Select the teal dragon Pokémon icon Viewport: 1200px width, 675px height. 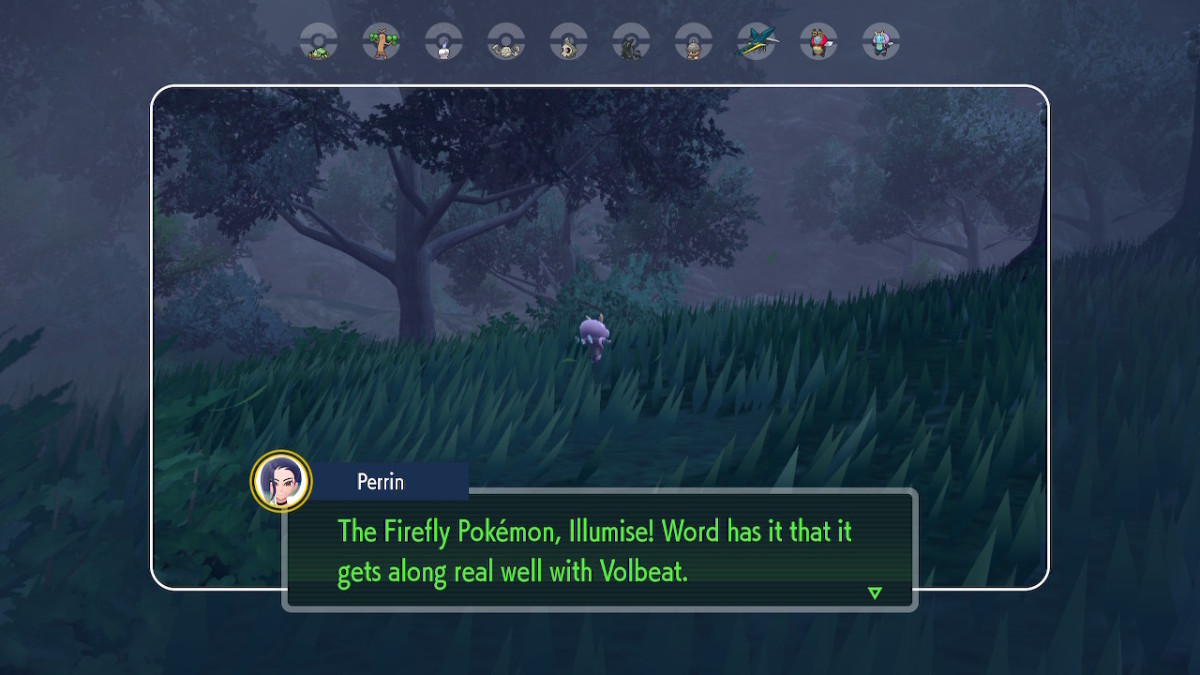(756, 42)
